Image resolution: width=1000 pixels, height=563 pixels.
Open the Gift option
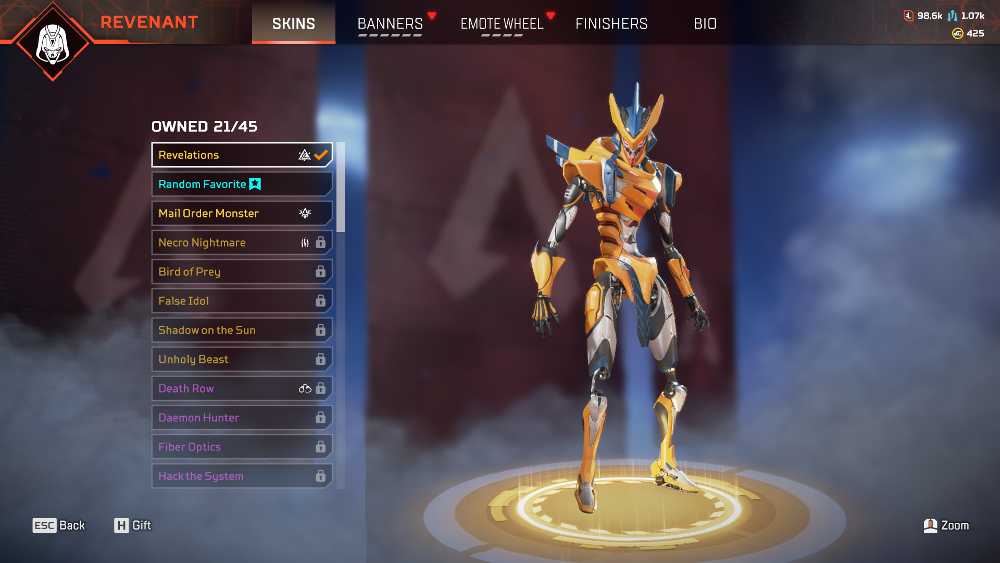pos(132,525)
